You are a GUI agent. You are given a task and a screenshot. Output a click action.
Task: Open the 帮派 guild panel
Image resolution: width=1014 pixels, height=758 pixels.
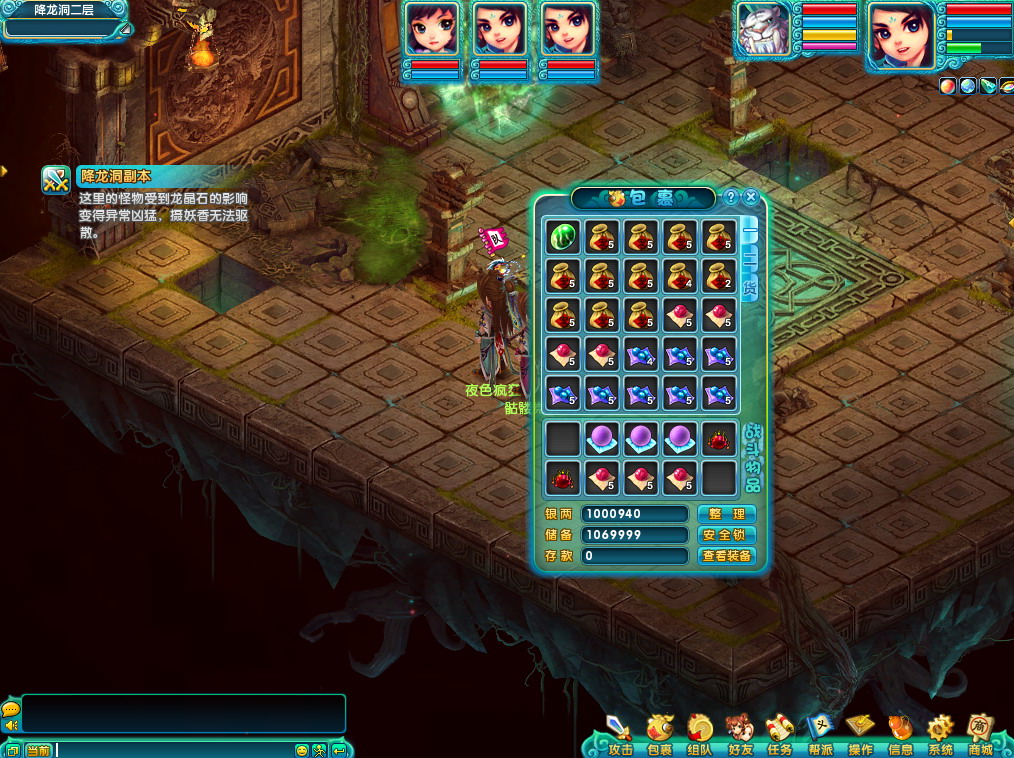(x=820, y=733)
